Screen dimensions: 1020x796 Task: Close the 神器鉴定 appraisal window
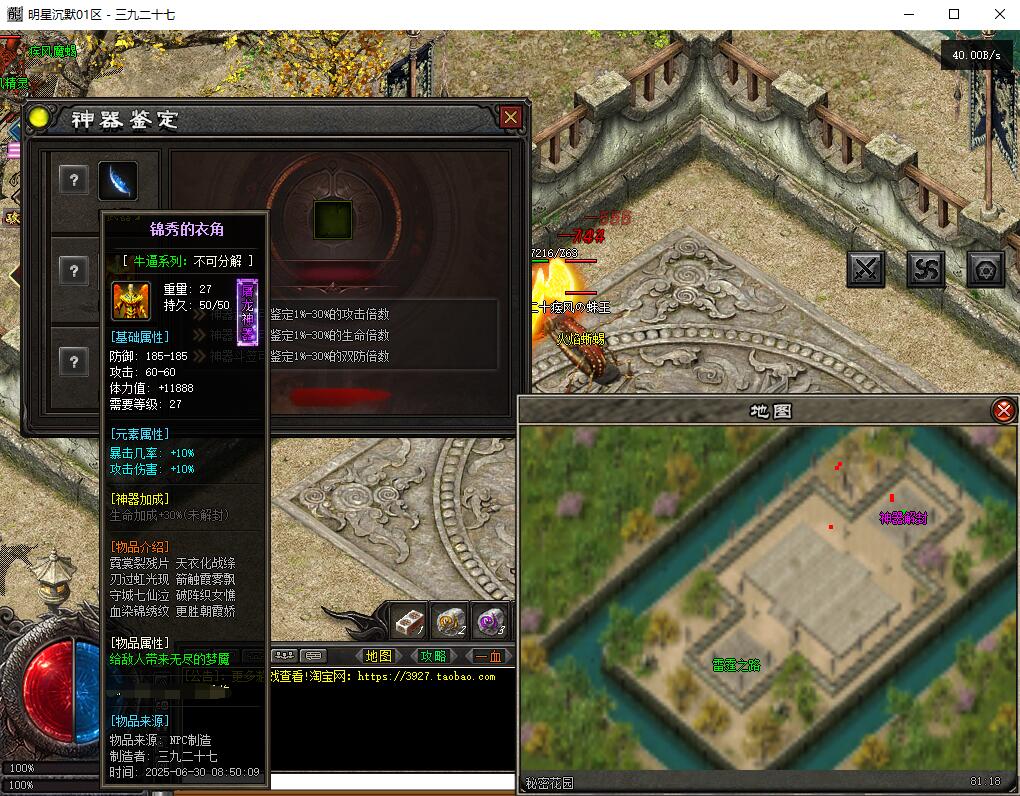[511, 118]
